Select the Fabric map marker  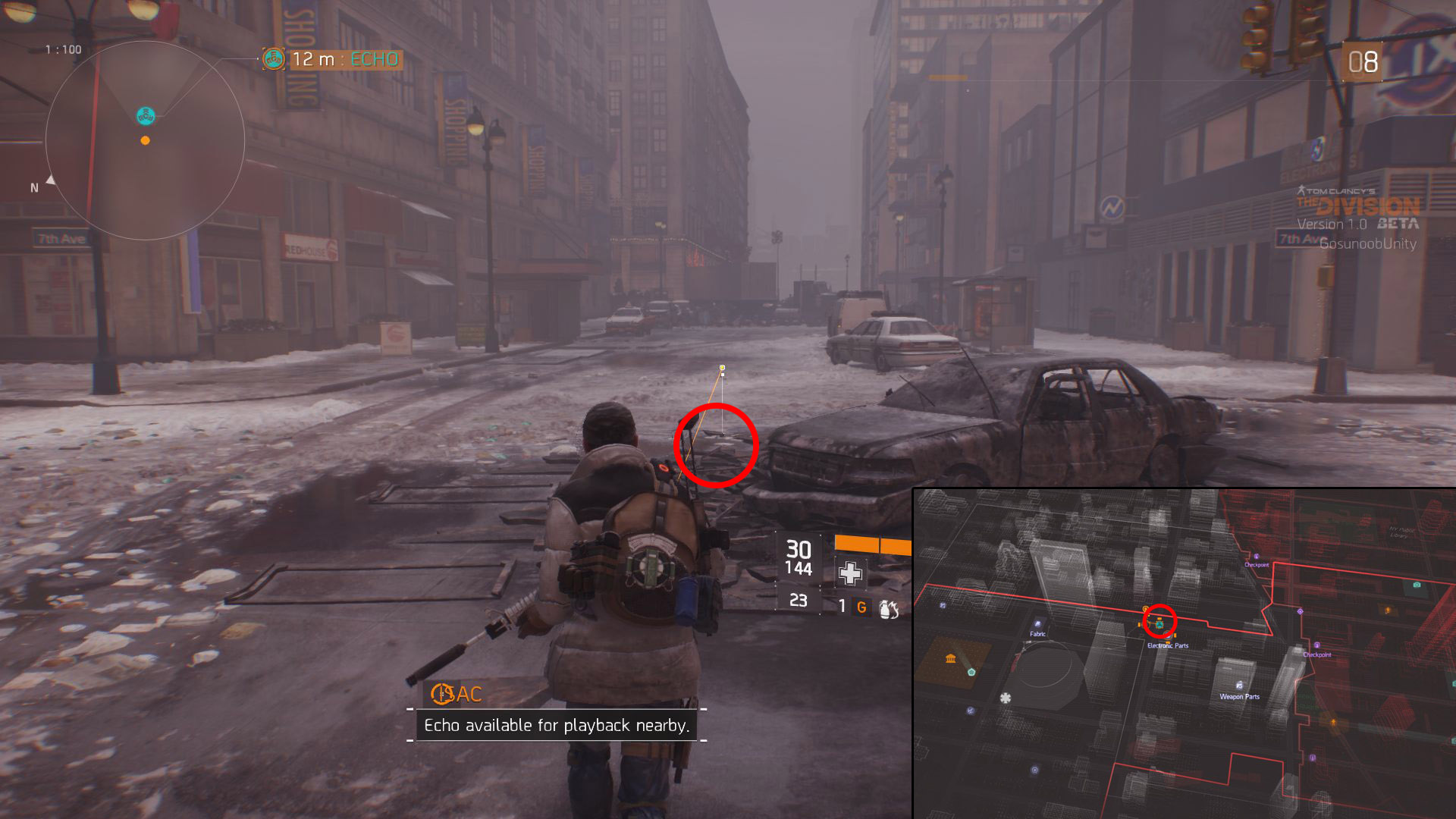1037,623
